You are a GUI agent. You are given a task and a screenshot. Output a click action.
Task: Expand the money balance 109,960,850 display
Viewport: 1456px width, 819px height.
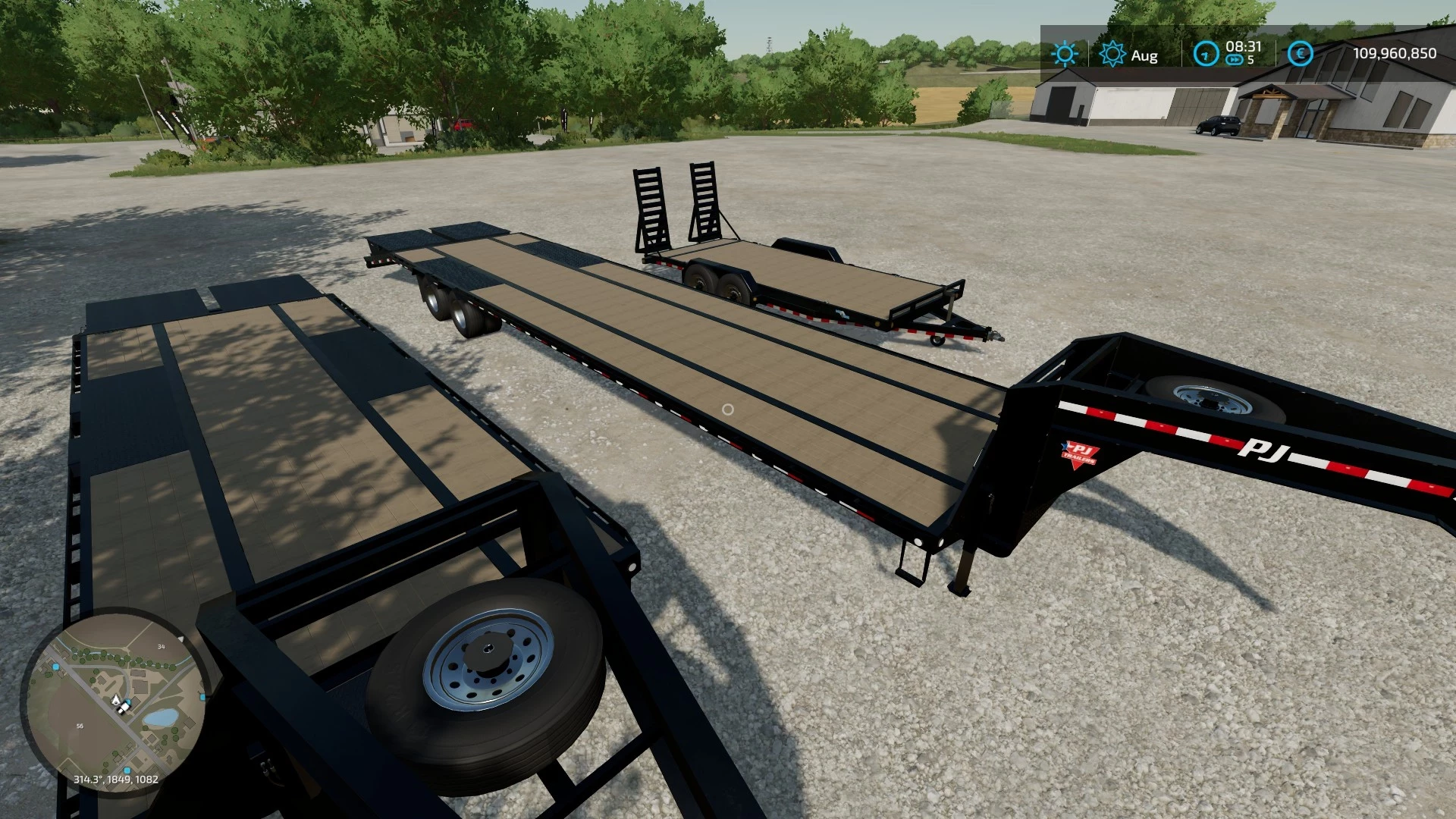[1397, 52]
